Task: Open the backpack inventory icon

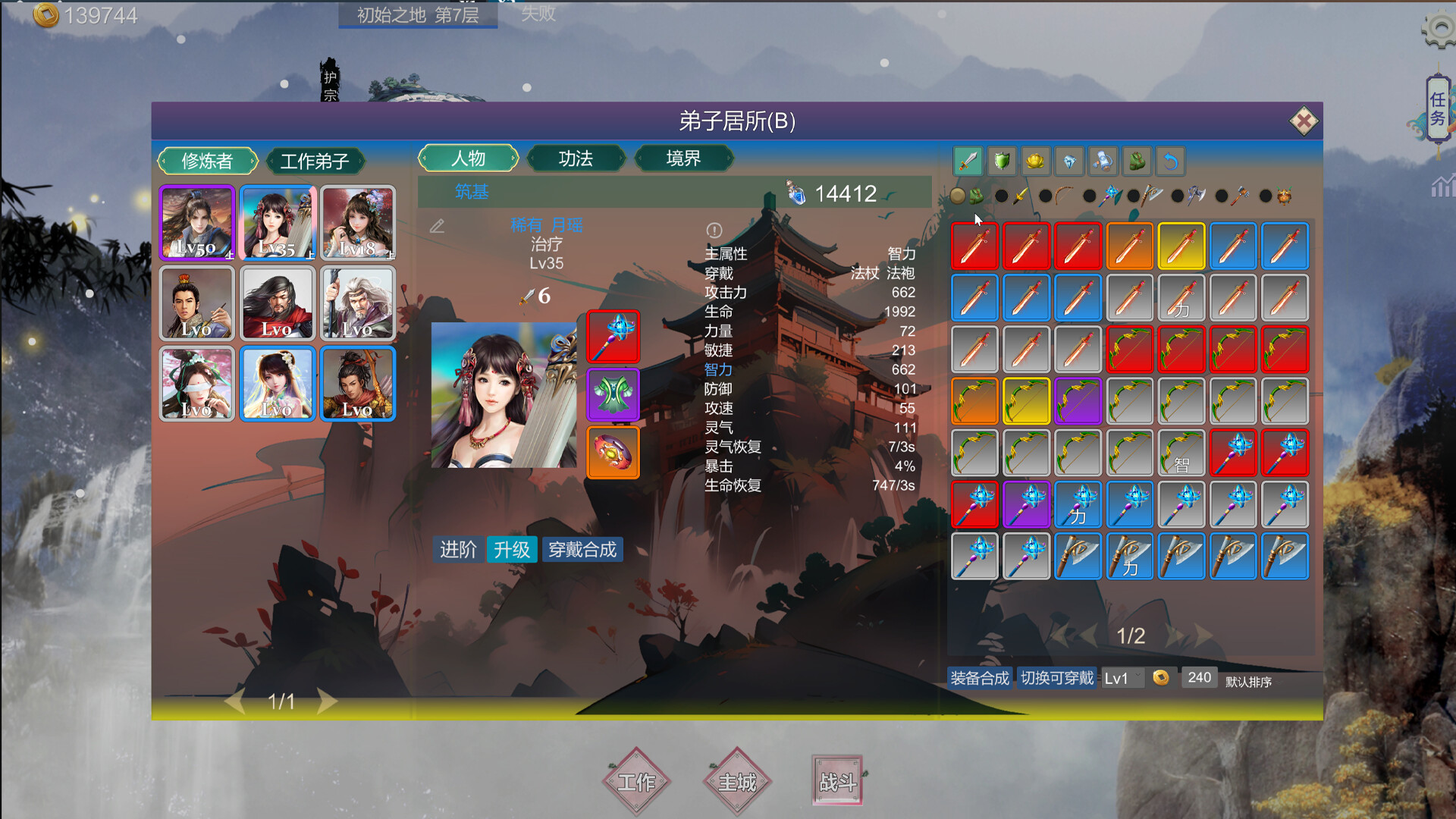Action: tap(1137, 161)
